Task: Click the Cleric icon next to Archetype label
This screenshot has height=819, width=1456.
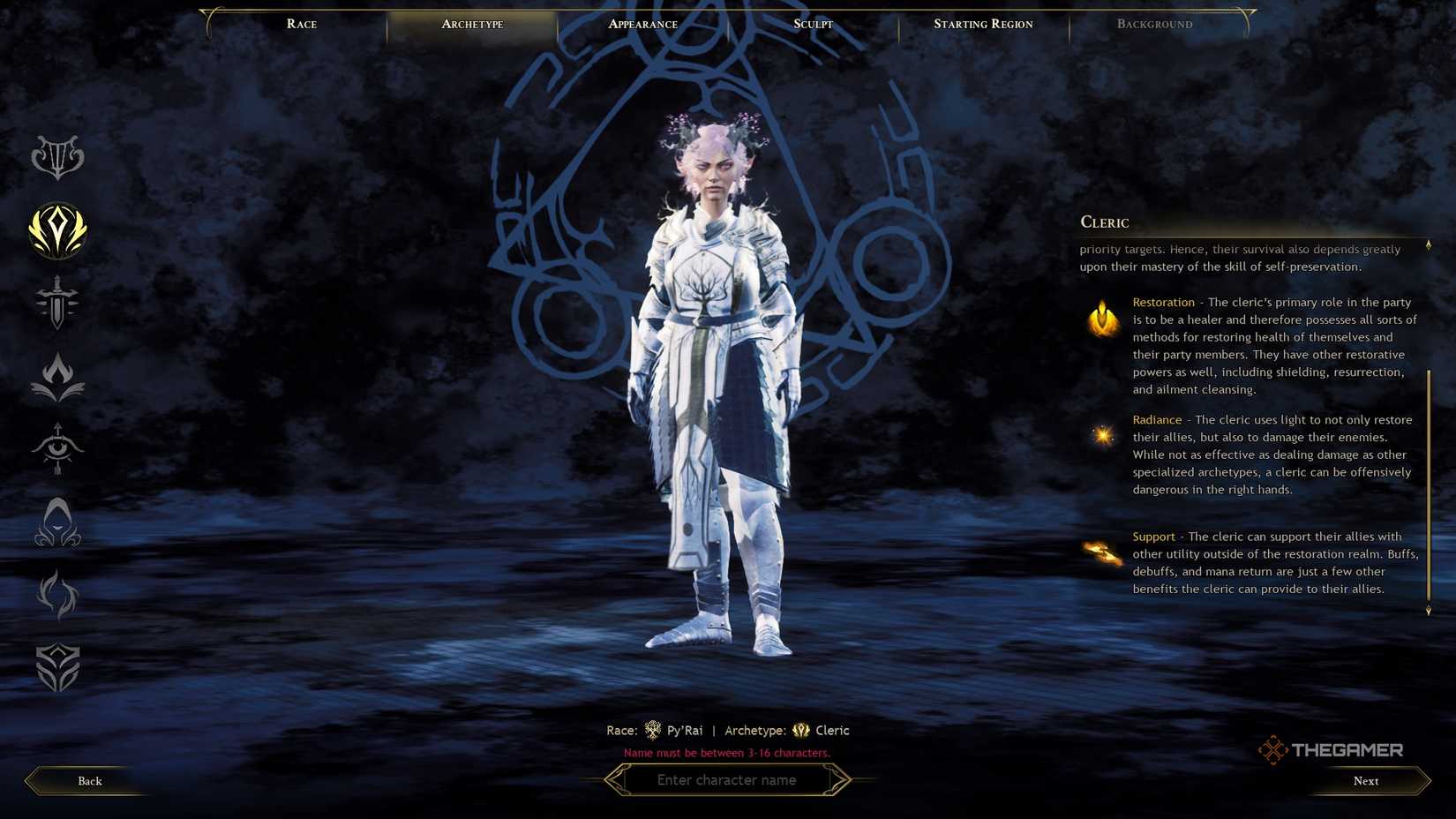Action: [x=801, y=730]
